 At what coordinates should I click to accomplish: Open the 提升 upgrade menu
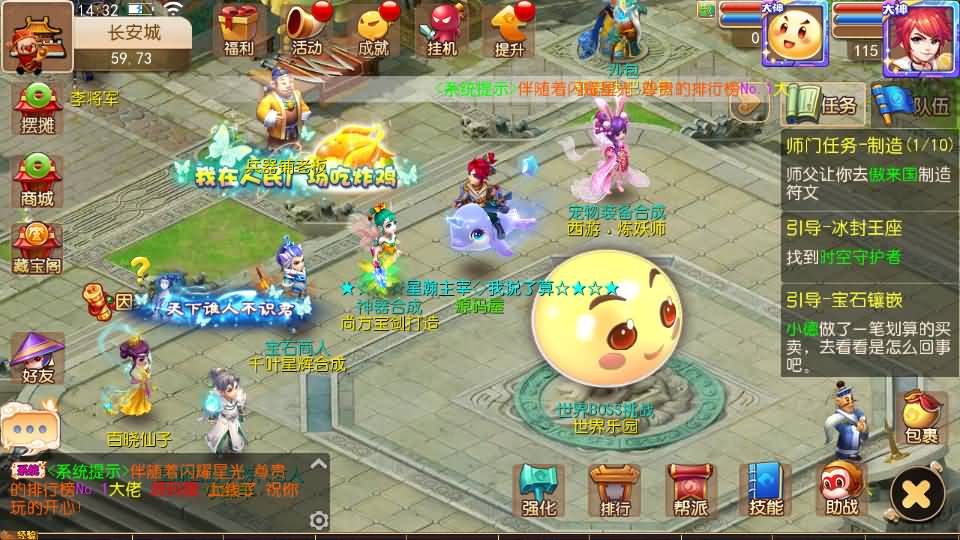(x=509, y=28)
